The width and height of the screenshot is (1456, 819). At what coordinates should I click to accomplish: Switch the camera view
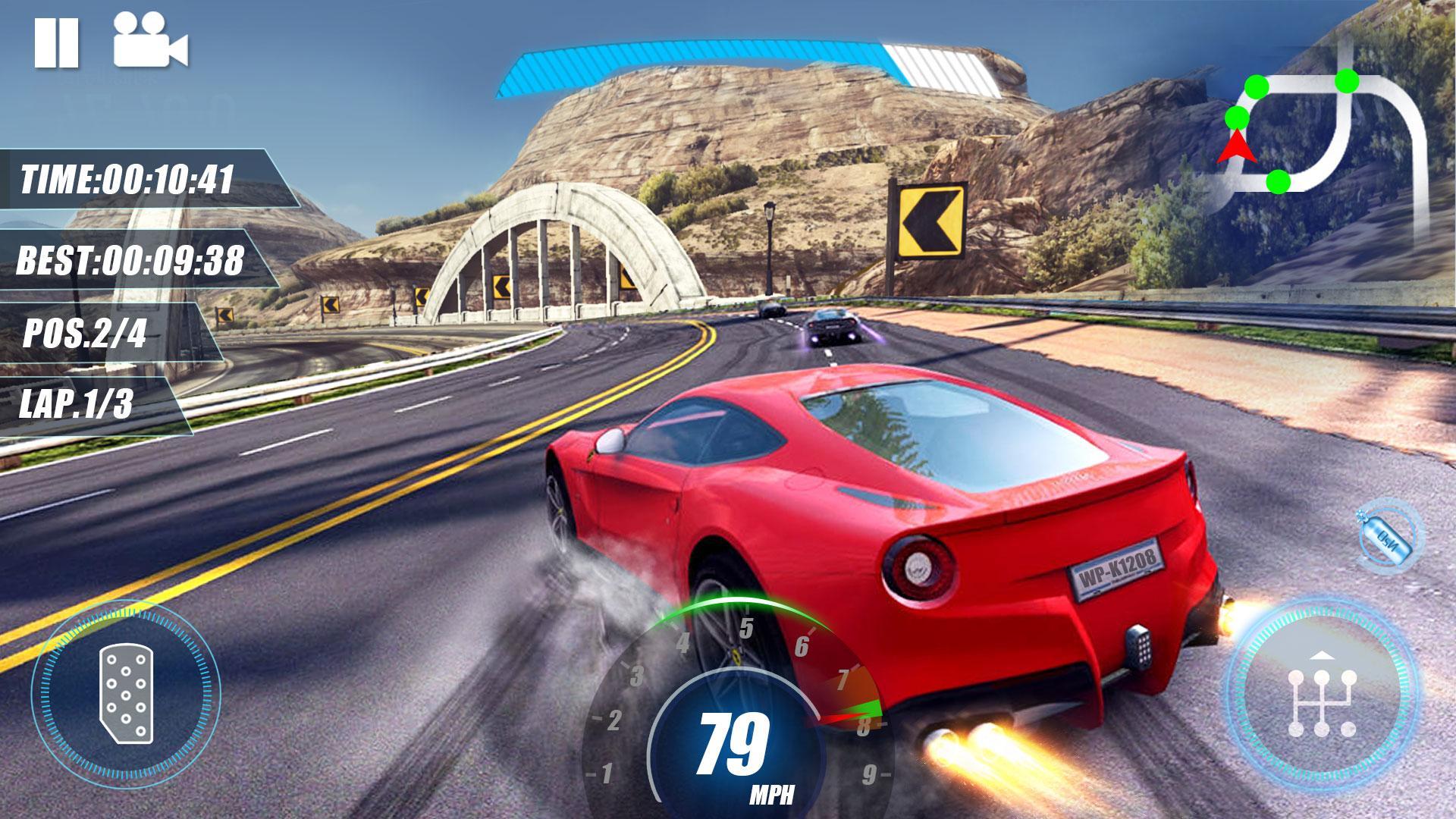pos(150,42)
